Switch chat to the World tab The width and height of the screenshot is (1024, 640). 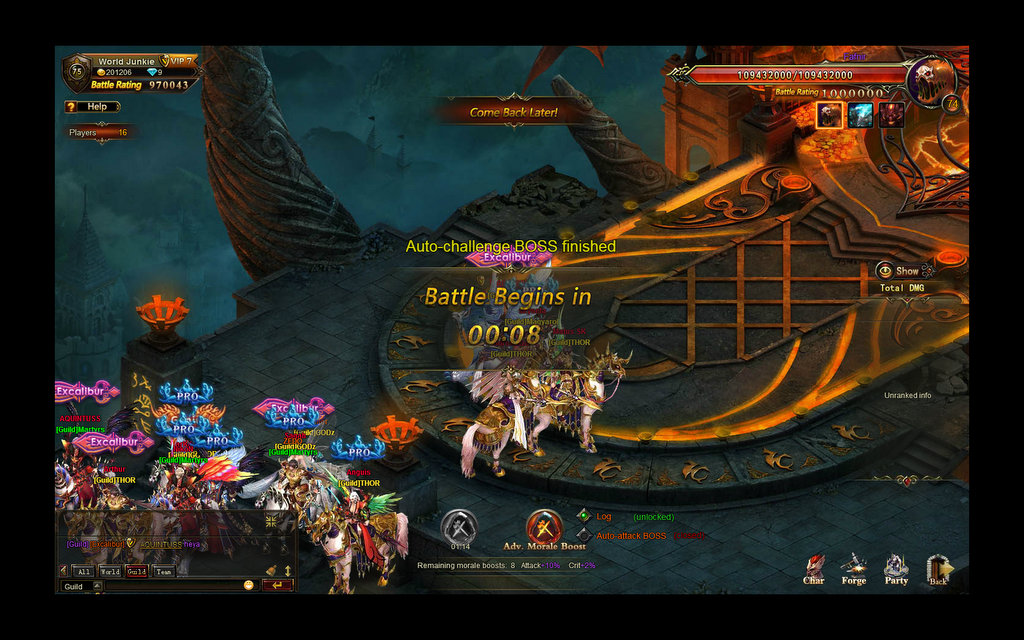(110, 571)
